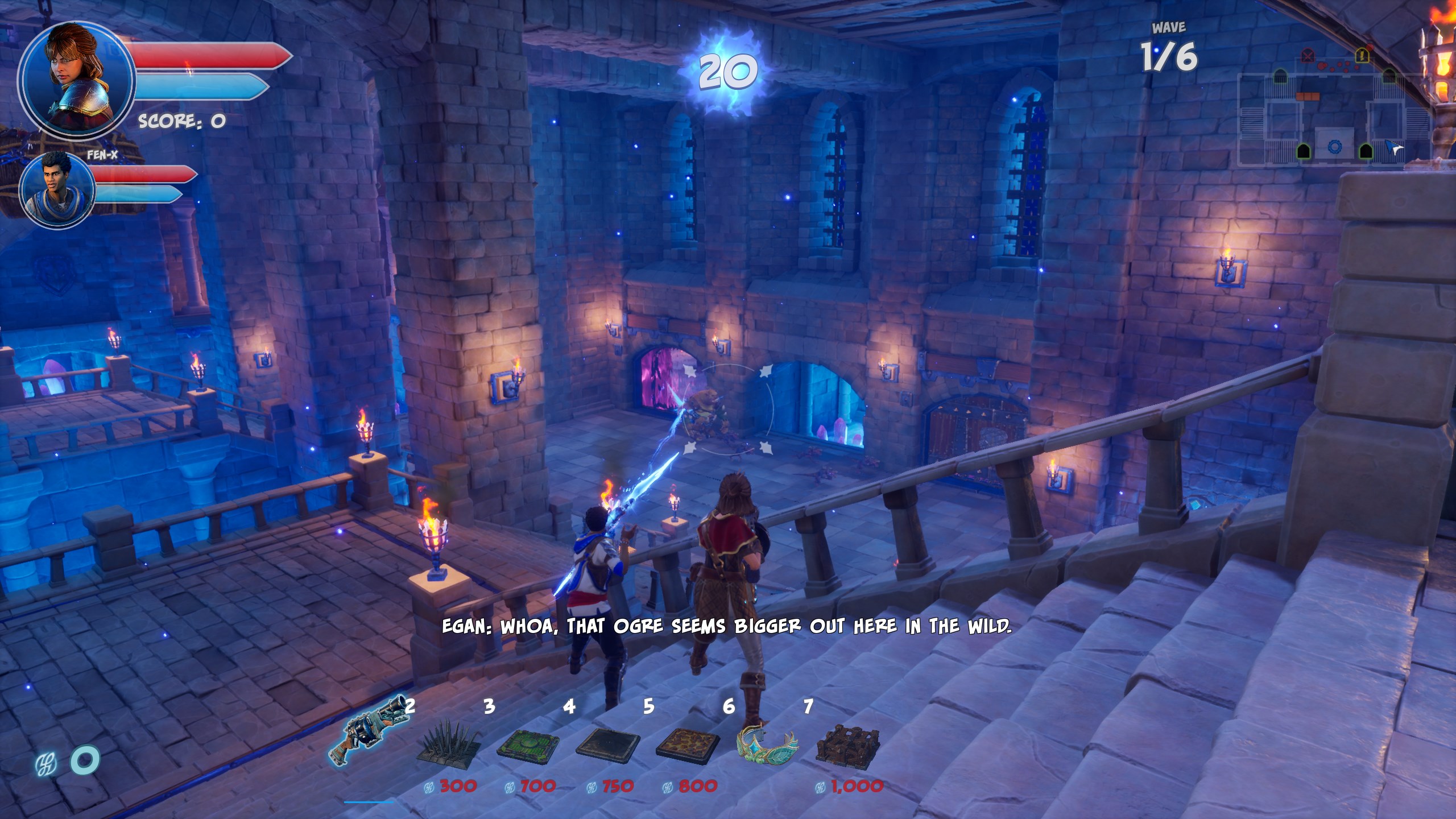Screen dimensions: 1456x819
Task: Click your hero portrait above the score
Action: pos(76,78)
